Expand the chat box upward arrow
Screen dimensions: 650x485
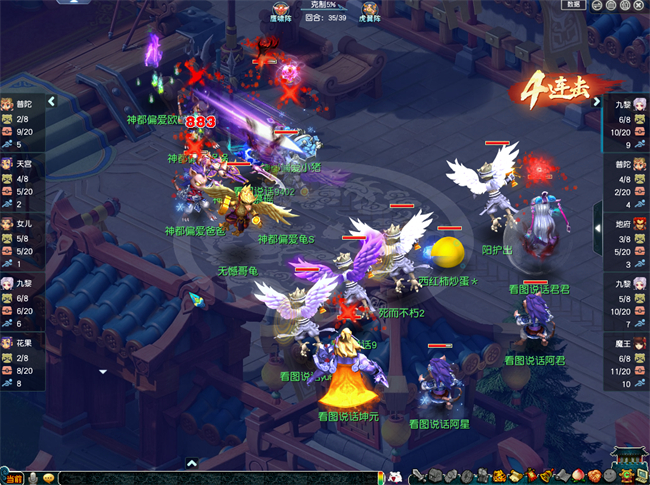pyautogui.click(x=192, y=462)
